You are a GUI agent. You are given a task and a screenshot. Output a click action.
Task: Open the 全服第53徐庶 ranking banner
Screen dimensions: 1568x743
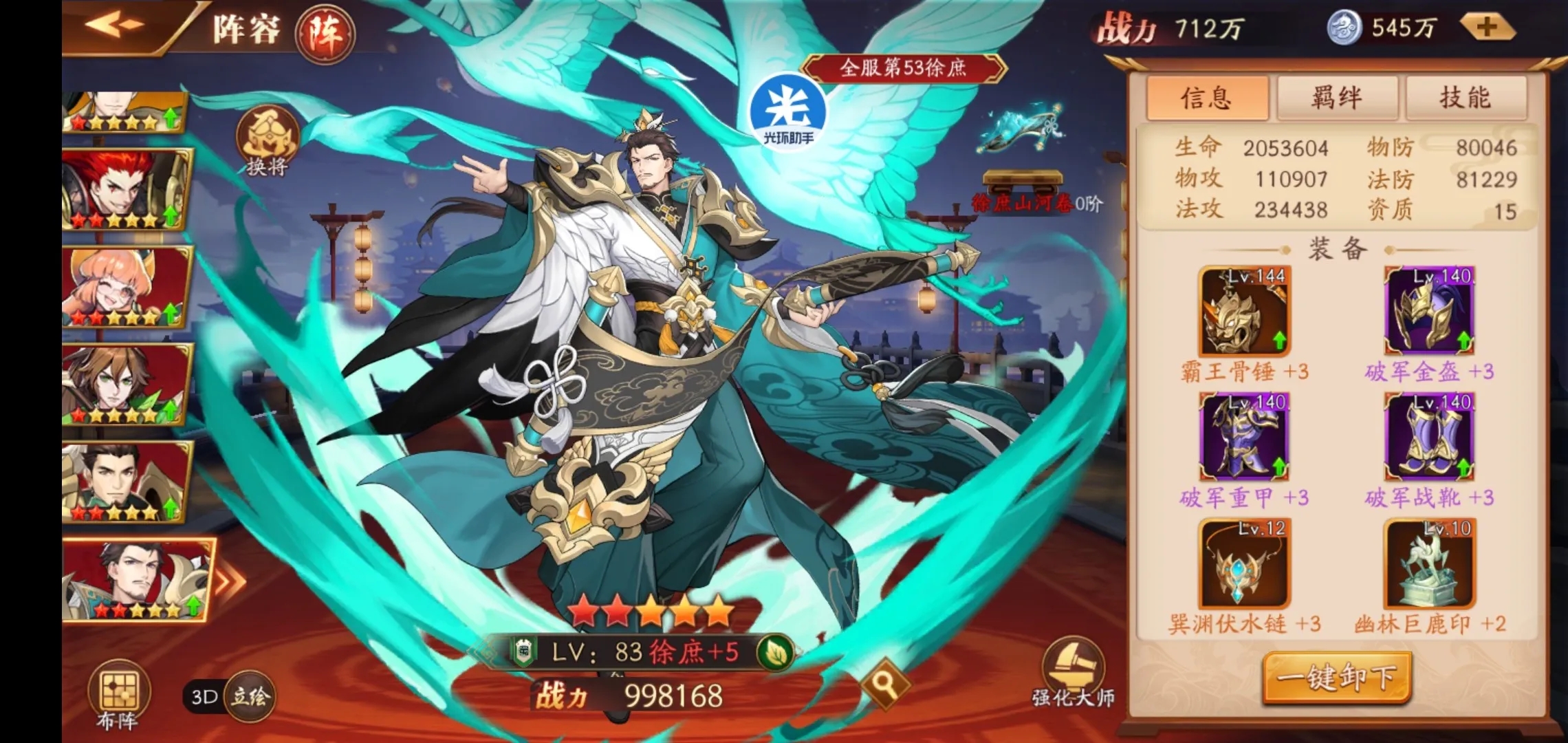[905, 68]
